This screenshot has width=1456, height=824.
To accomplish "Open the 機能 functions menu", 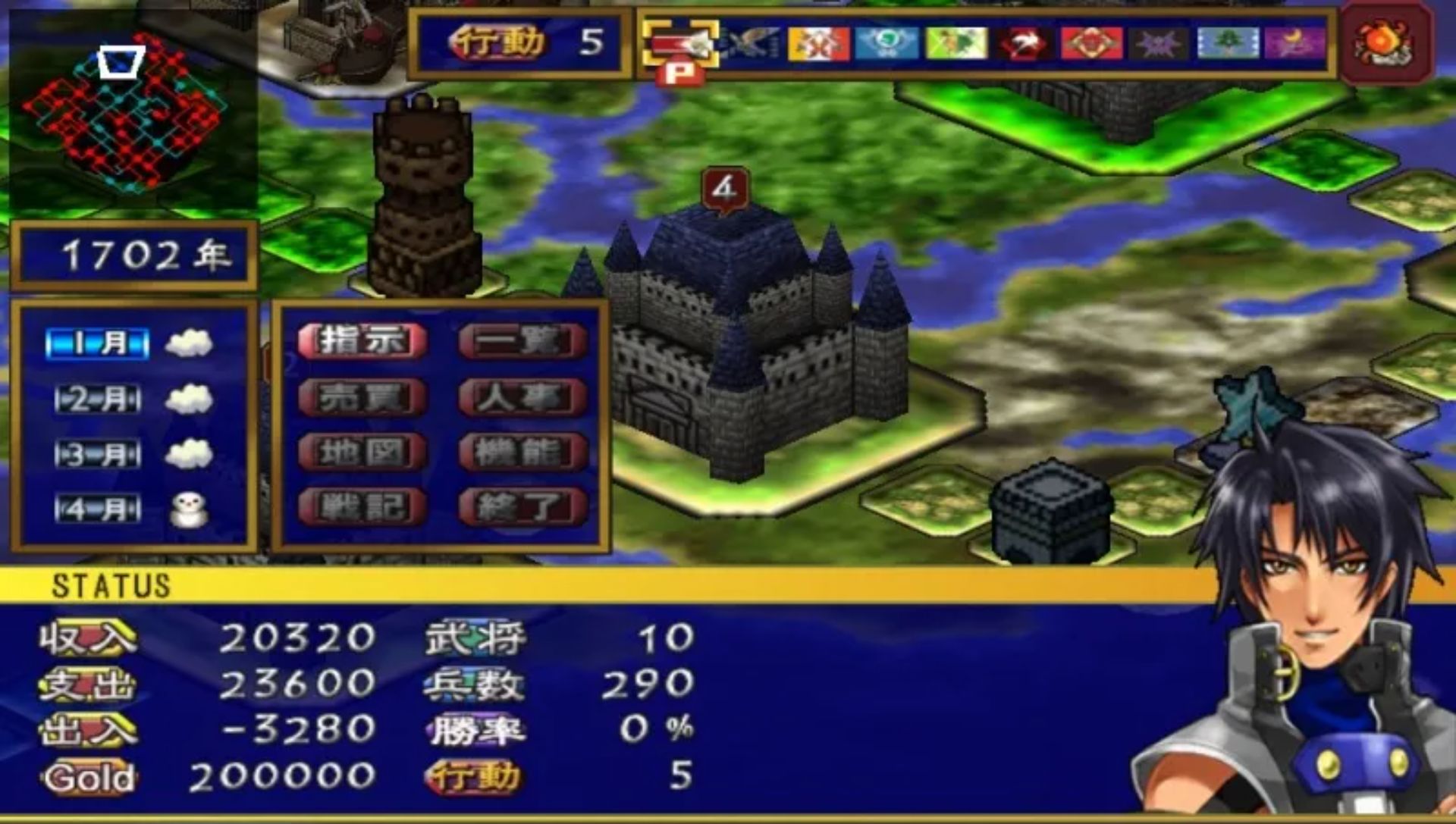I will pyautogui.click(x=520, y=451).
